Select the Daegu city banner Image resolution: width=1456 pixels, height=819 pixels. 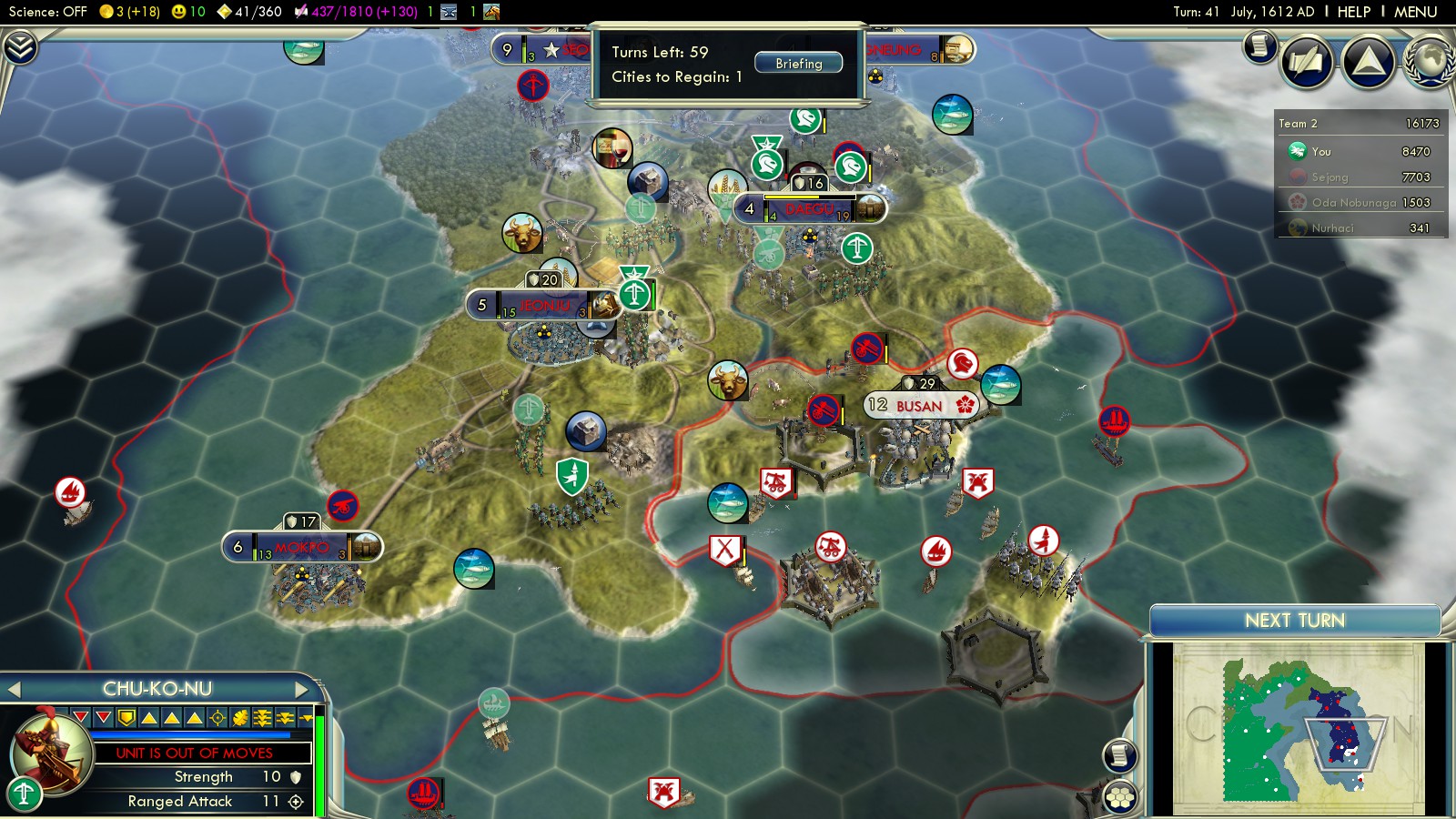tap(809, 209)
